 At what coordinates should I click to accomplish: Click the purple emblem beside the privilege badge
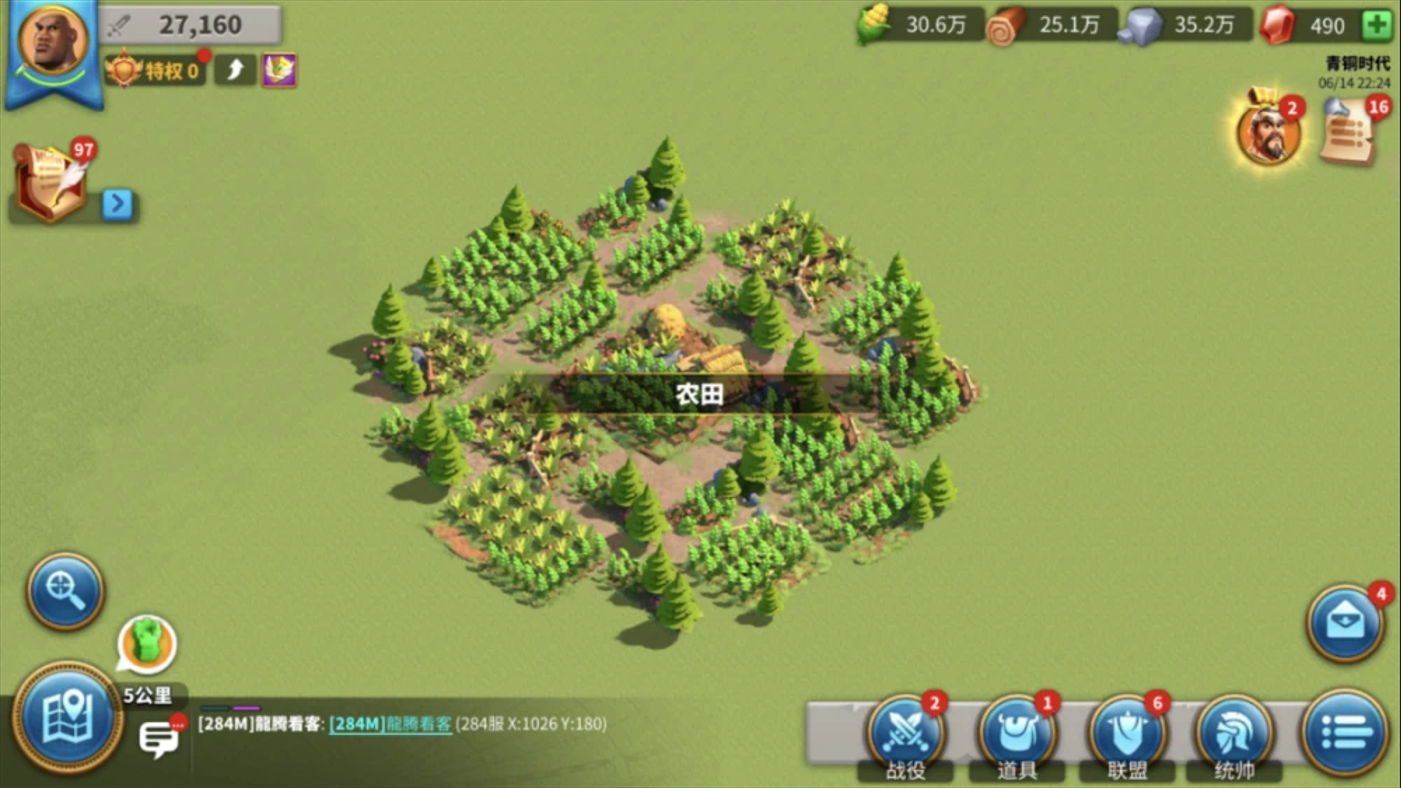pos(279,71)
